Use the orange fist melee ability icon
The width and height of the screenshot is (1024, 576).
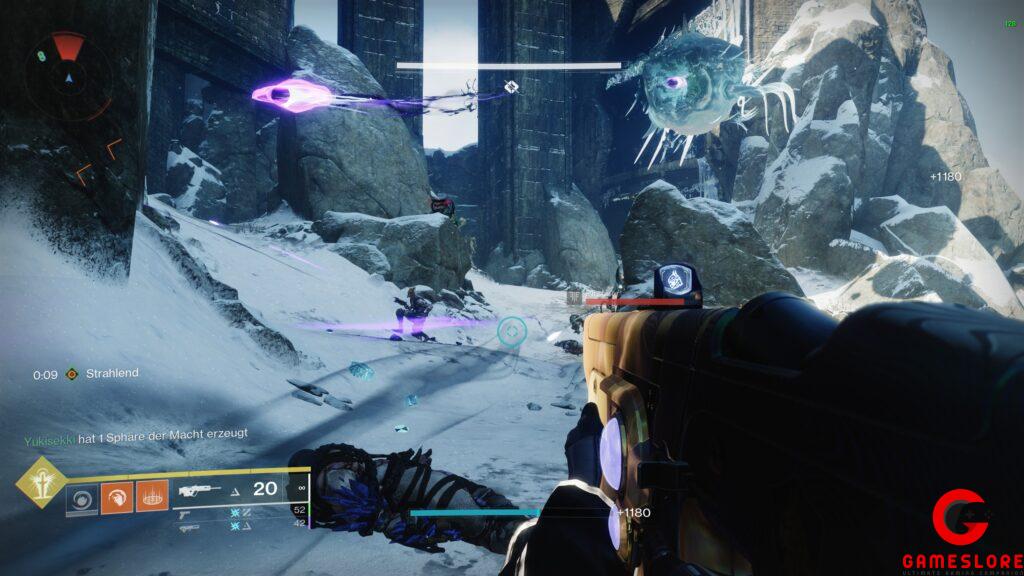pos(116,497)
